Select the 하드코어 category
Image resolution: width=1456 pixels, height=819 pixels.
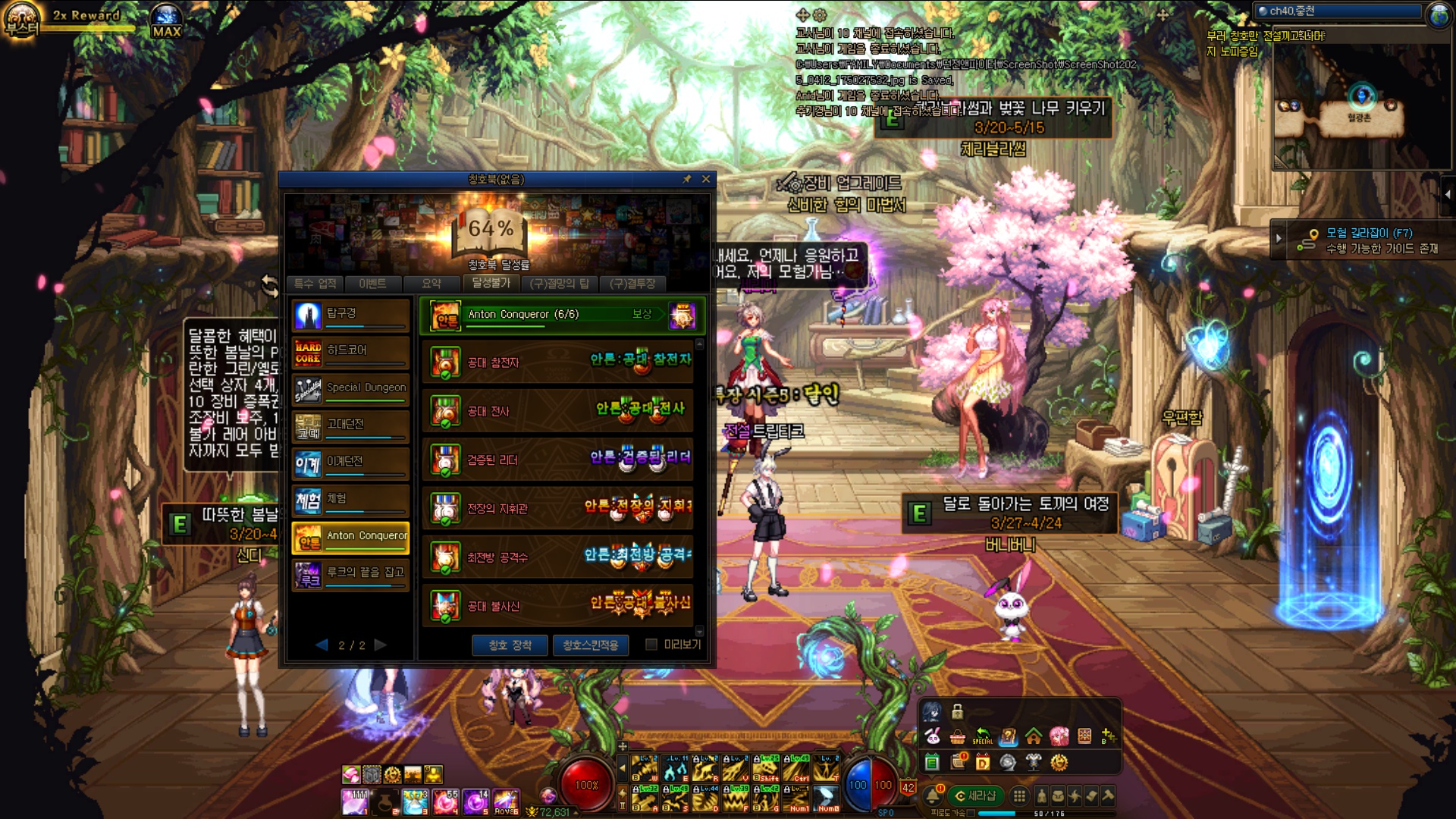(x=350, y=353)
